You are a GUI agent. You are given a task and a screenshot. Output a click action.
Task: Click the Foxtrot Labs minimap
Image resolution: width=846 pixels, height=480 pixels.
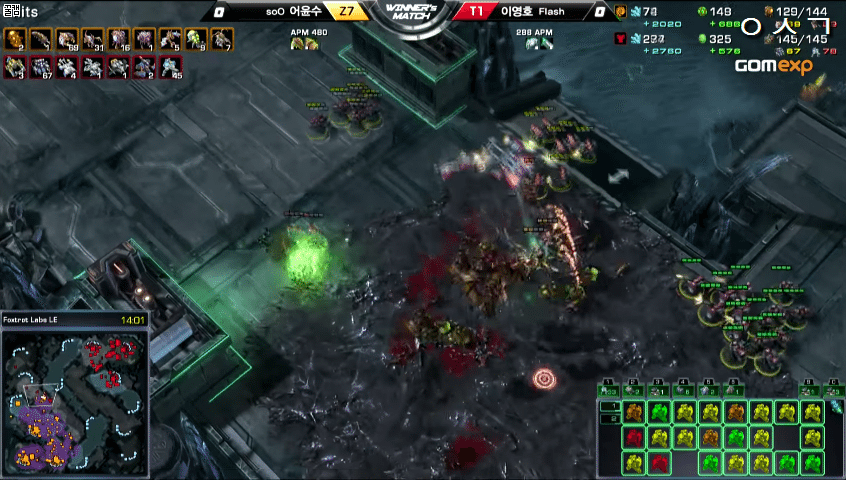click(x=75, y=402)
